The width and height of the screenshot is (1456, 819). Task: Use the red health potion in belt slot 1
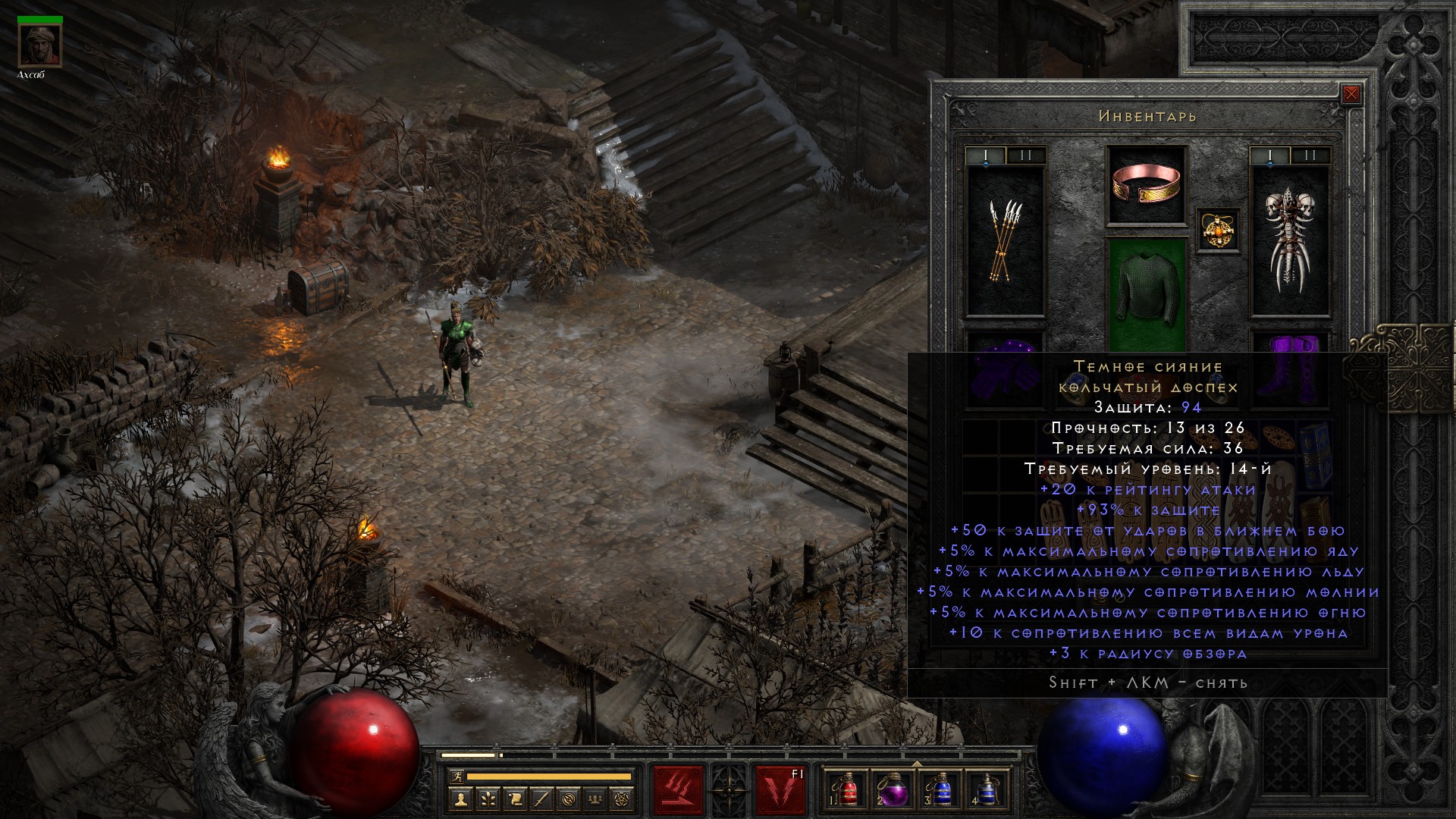click(x=849, y=790)
